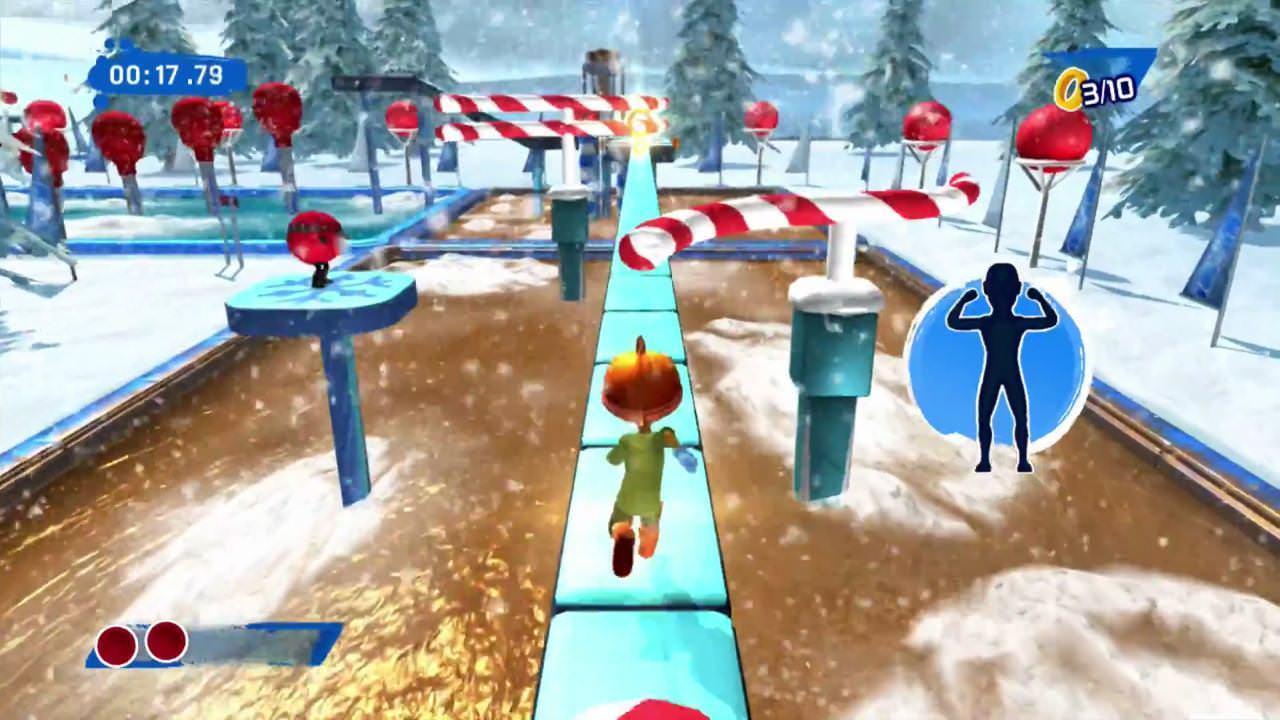Viewport: 1280px width, 720px height.
Task: Select the player character in the orange helmet
Action: coord(638,440)
